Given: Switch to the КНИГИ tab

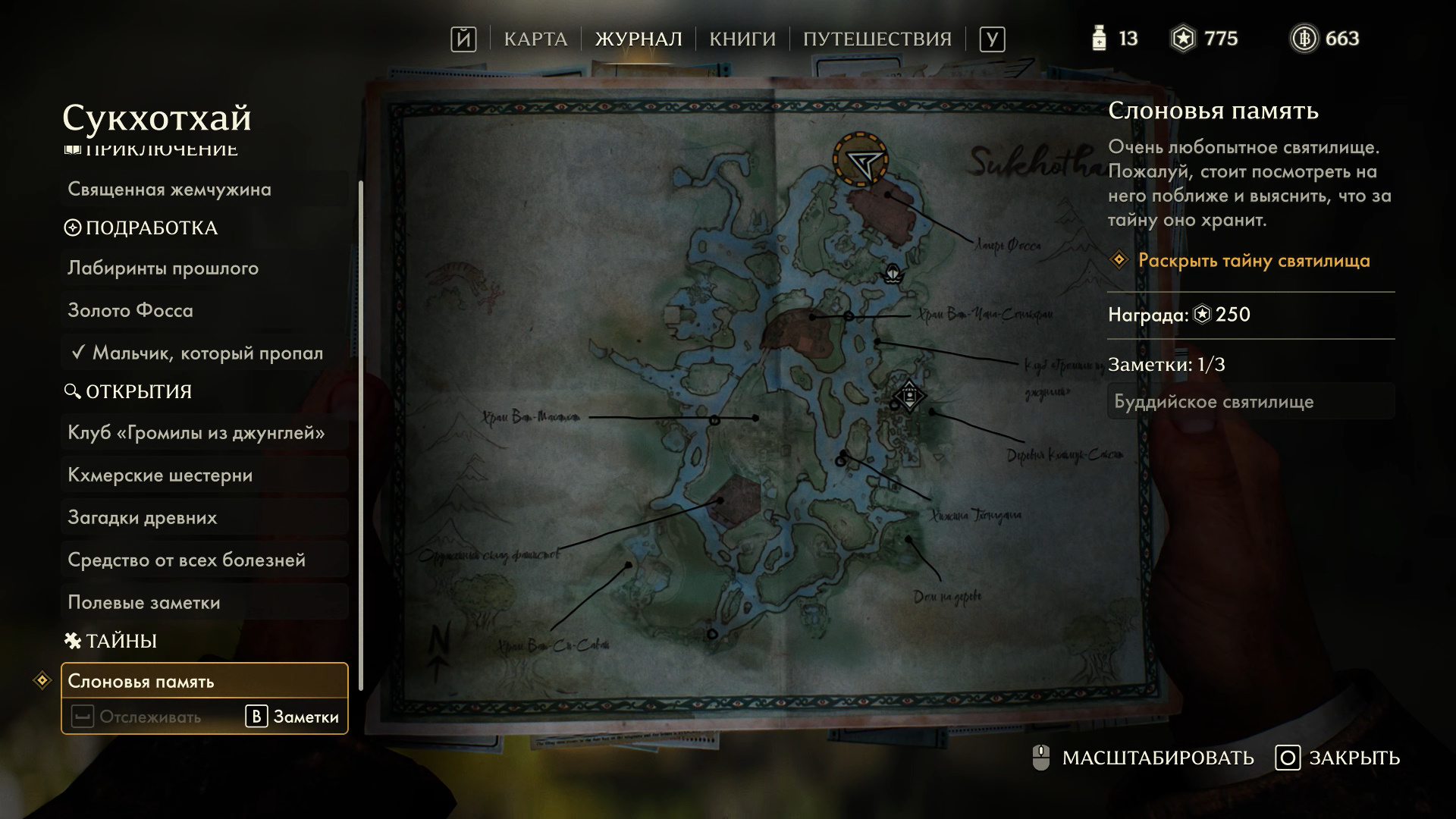Looking at the screenshot, I should (x=742, y=39).
